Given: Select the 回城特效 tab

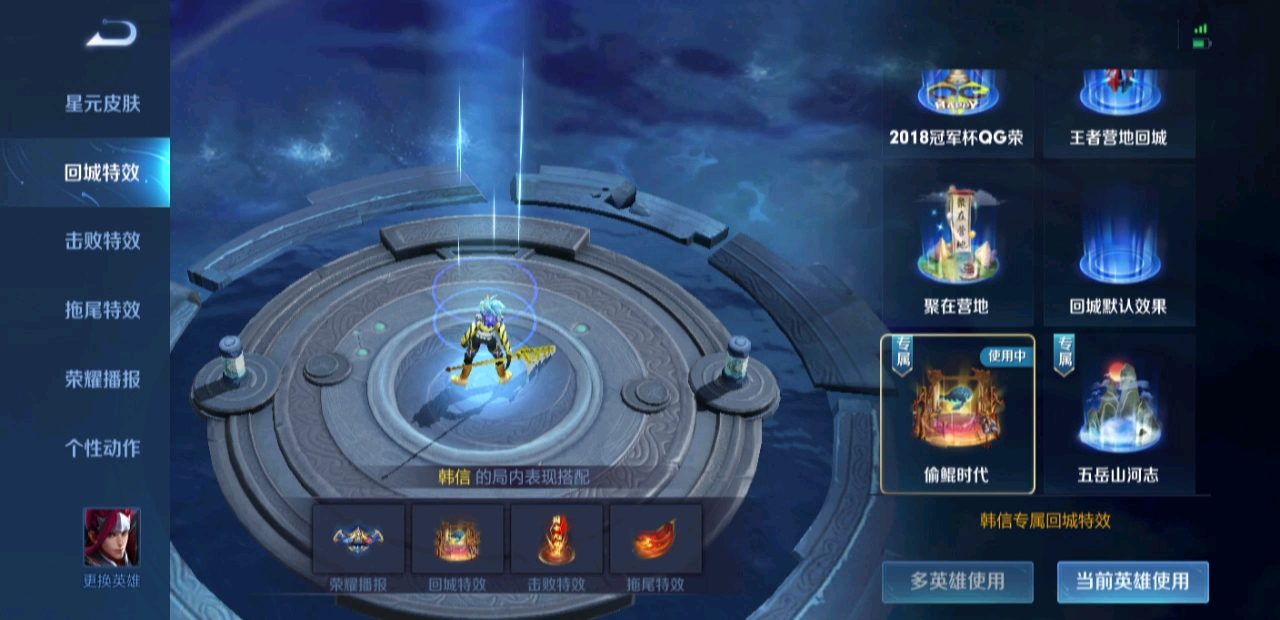Looking at the screenshot, I should click(x=102, y=172).
